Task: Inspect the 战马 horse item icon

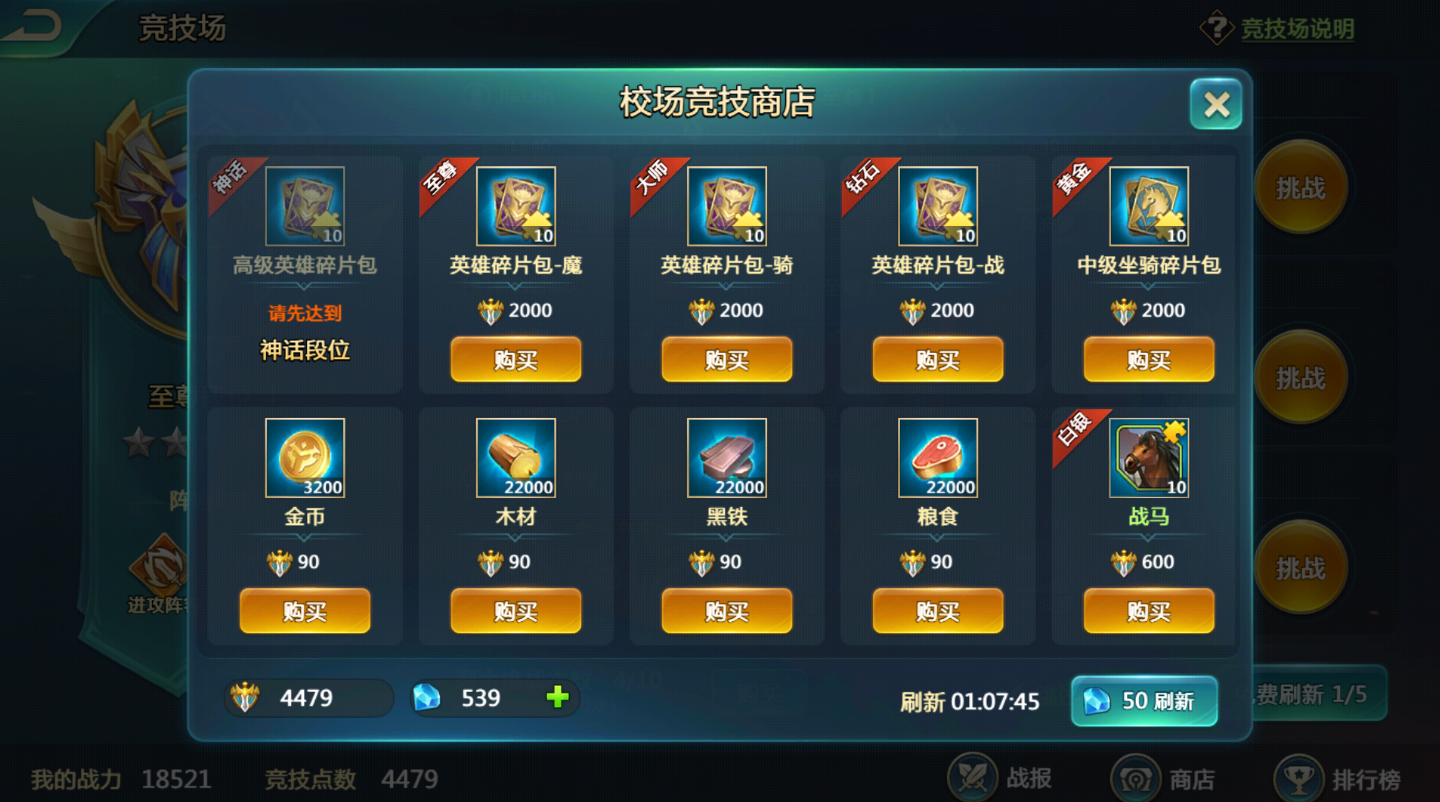Action: click(1149, 458)
